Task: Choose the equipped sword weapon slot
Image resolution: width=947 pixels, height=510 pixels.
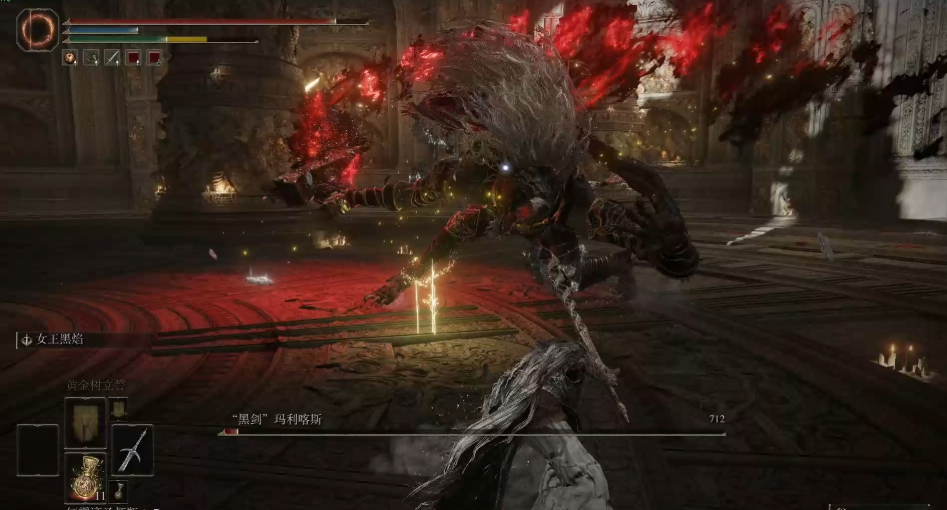Action: pyautogui.click(x=132, y=449)
